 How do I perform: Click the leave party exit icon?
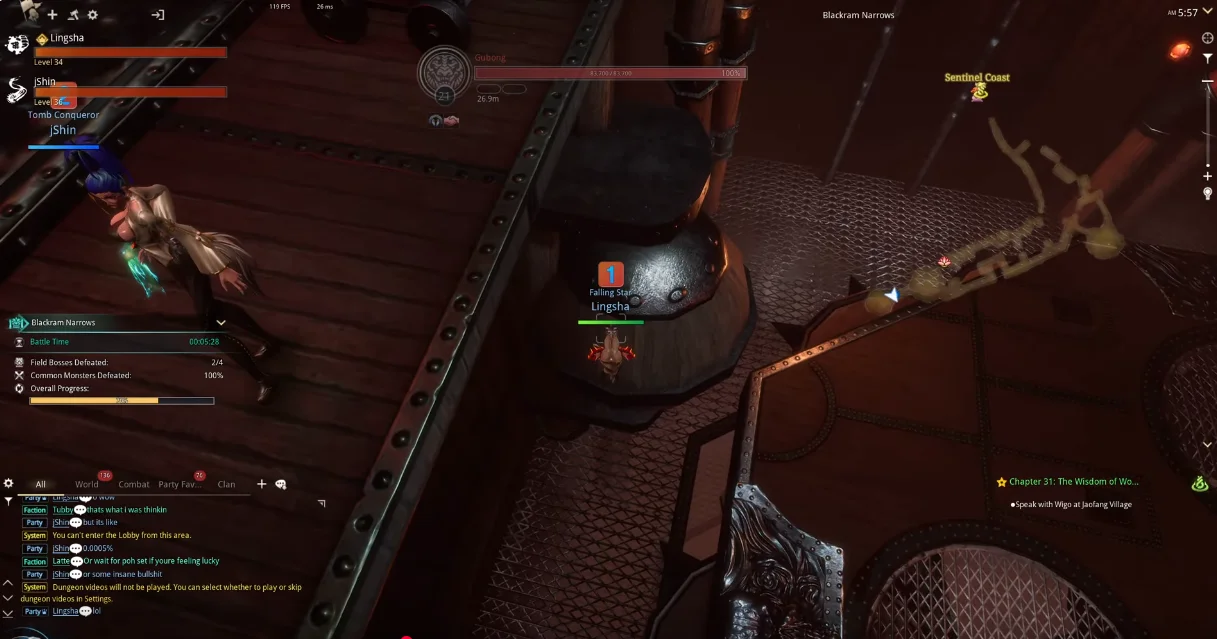click(x=158, y=15)
